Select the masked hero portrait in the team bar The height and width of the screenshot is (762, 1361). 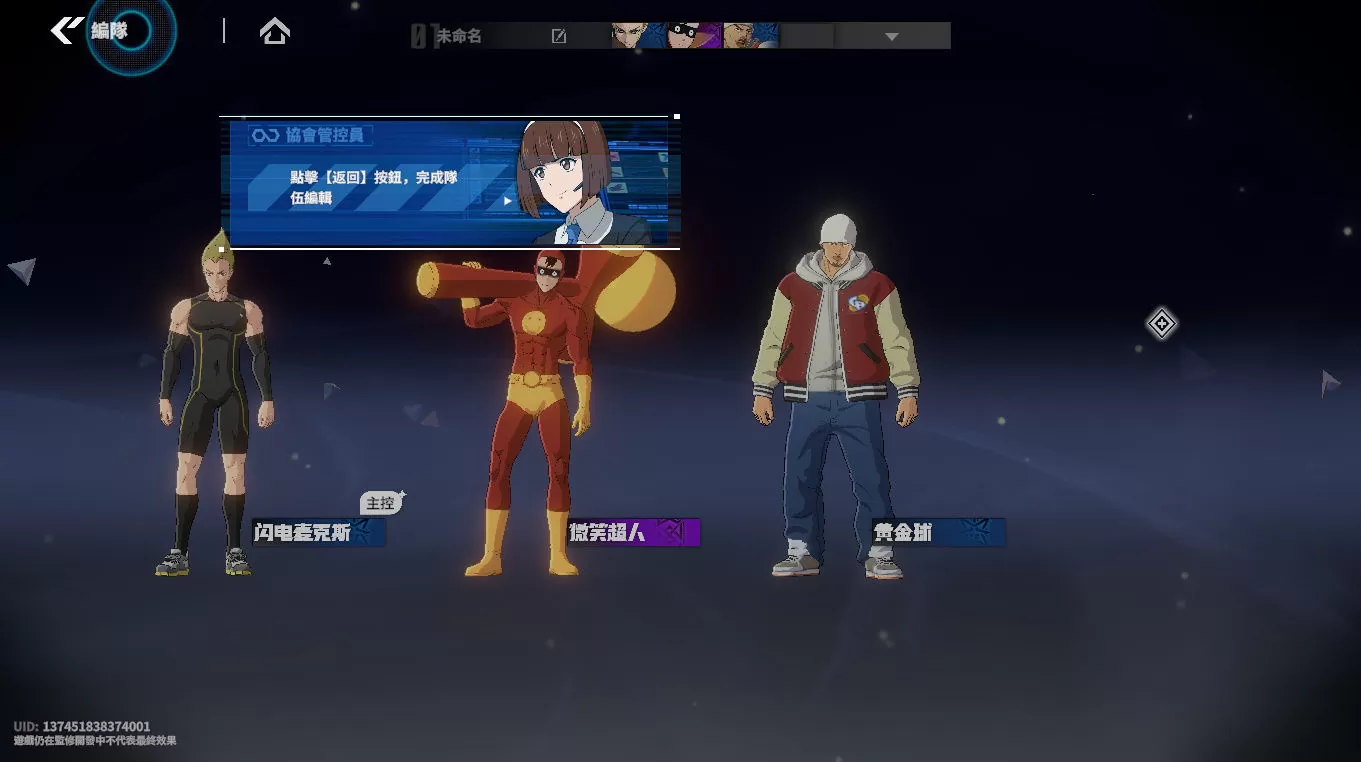694,36
